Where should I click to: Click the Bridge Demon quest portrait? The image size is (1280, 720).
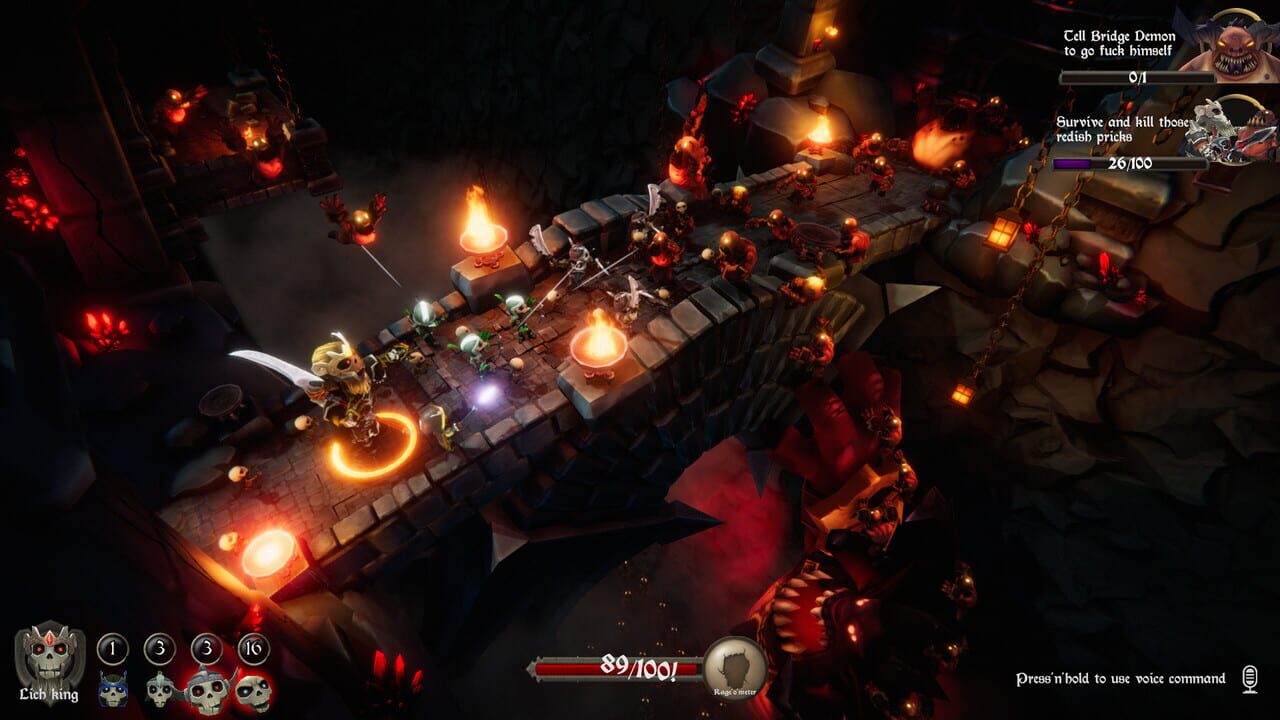click(1232, 44)
